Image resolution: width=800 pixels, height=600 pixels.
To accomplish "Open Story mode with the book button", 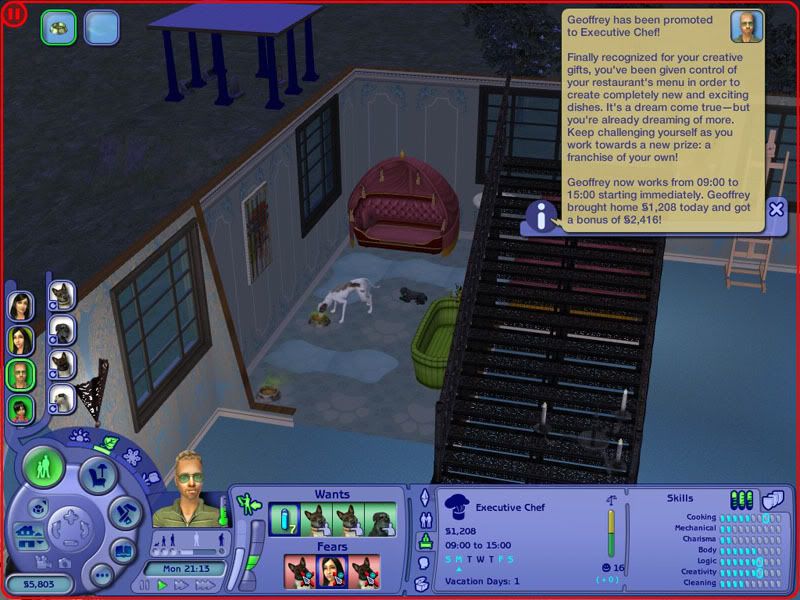I will [122, 551].
